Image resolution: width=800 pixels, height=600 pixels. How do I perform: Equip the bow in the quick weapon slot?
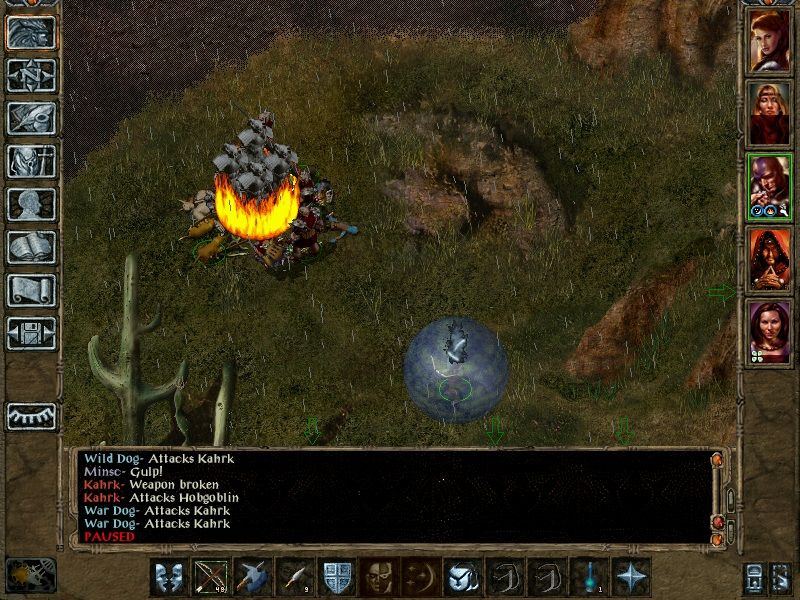point(211,577)
